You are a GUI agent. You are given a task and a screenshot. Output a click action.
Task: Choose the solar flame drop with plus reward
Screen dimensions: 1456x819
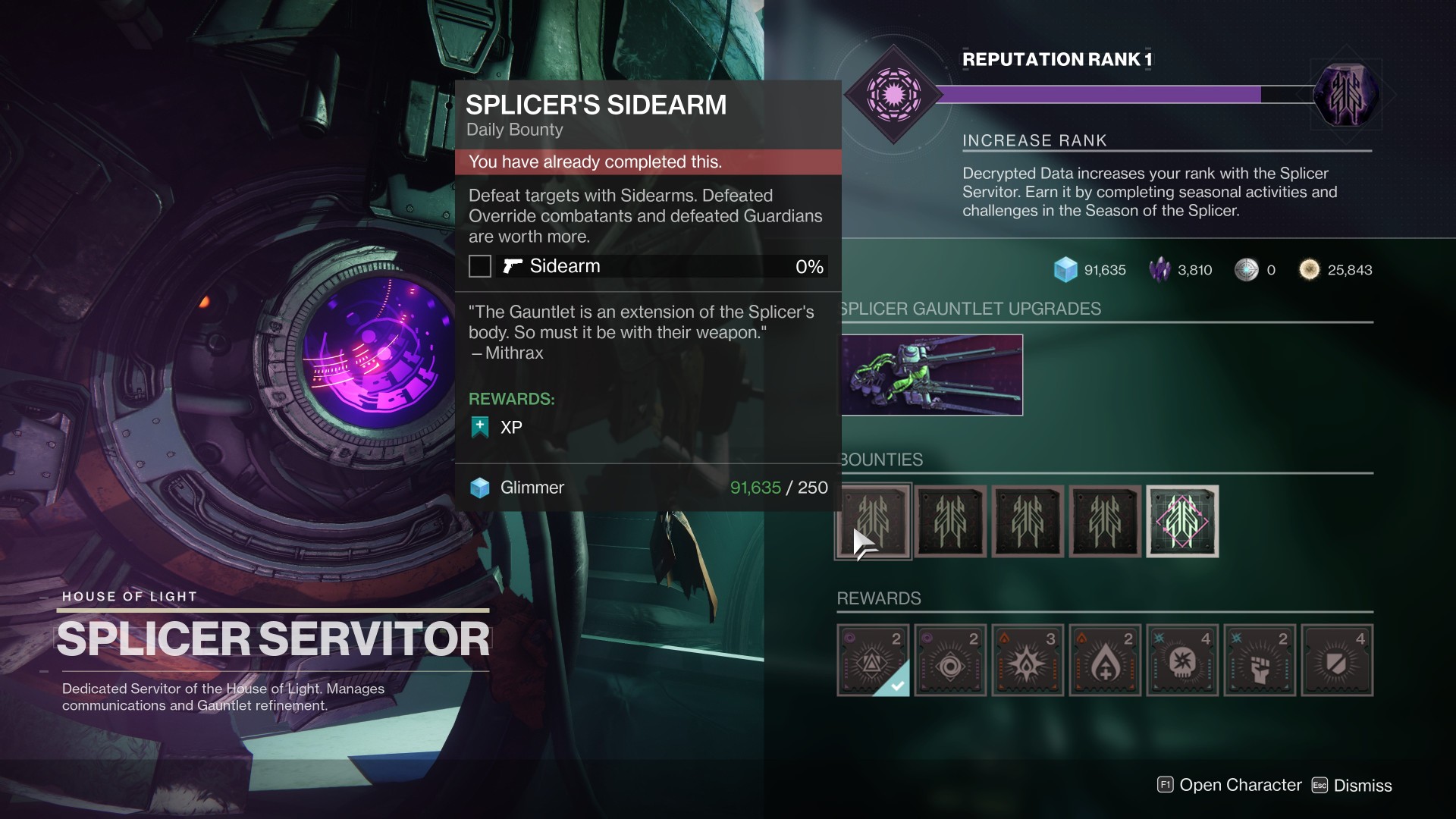(1105, 661)
